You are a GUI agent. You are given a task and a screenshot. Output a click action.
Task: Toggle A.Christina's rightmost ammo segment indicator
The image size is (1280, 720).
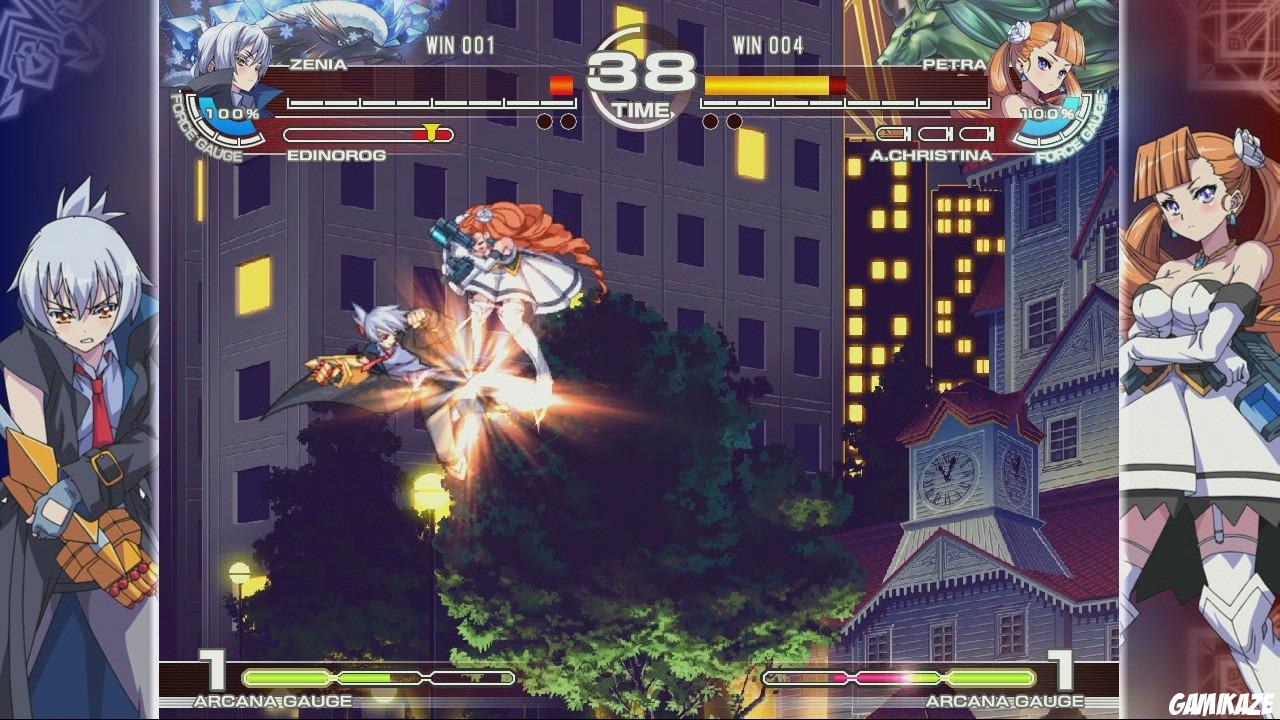coord(977,133)
